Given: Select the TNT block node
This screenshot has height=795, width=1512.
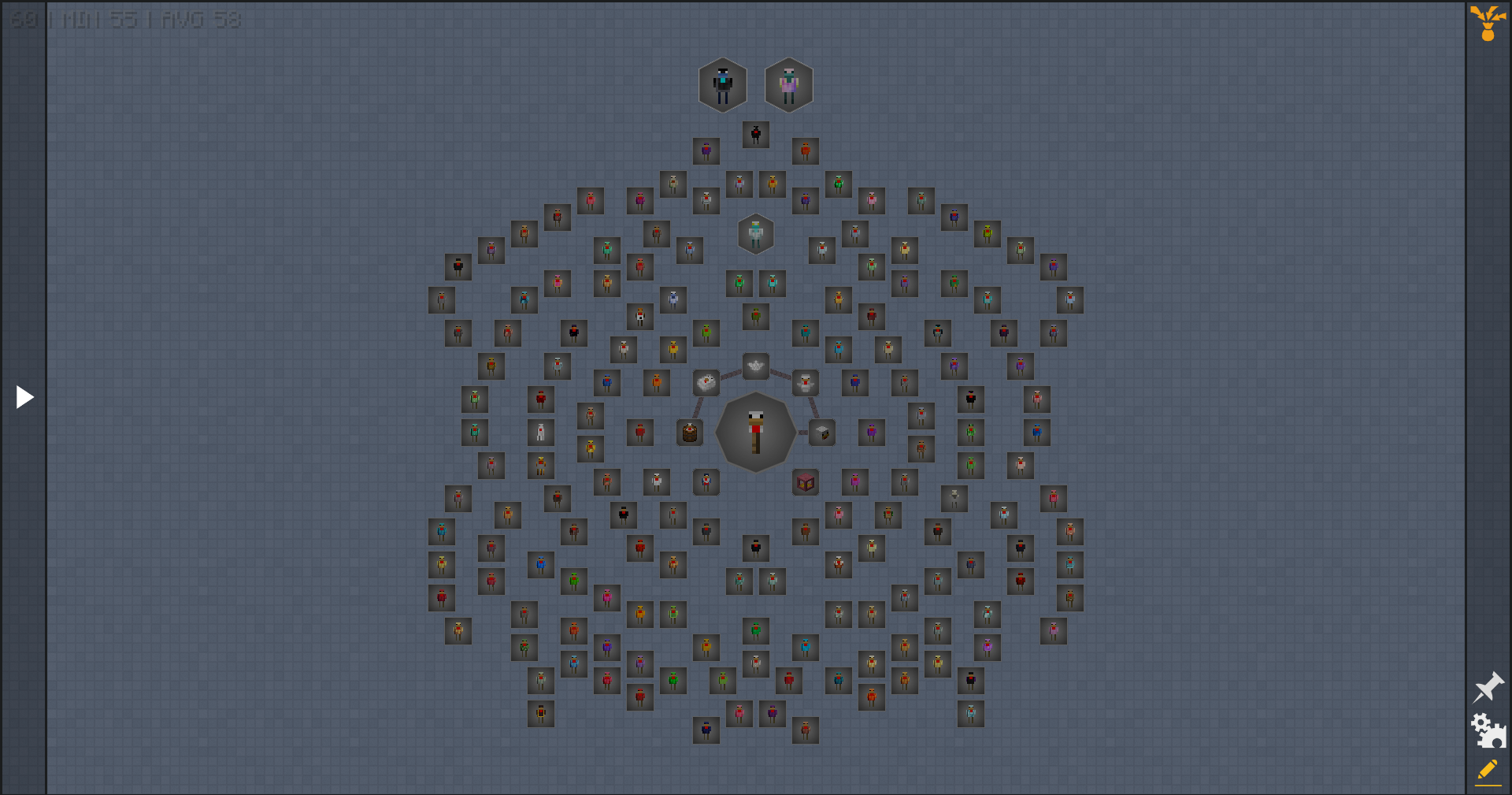Looking at the screenshot, I should point(805,482).
